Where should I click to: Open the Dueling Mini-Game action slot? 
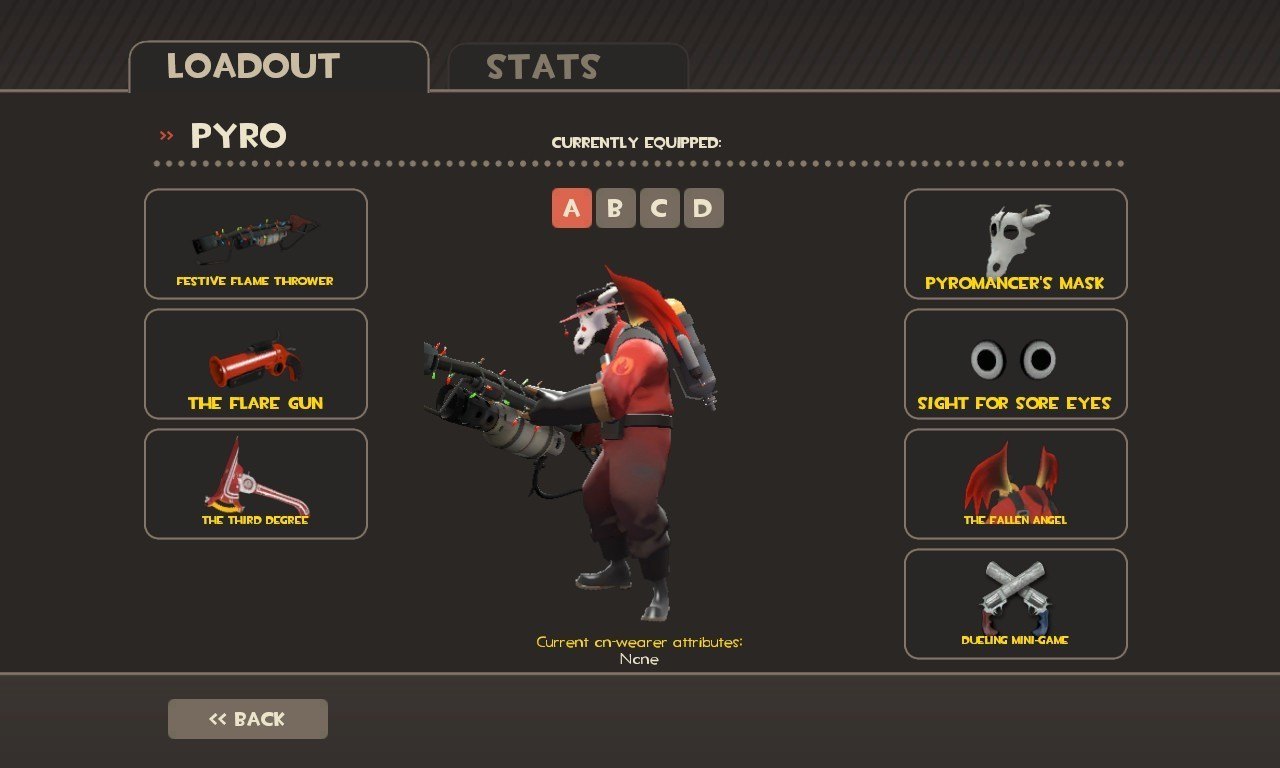click(x=1016, y=604)
